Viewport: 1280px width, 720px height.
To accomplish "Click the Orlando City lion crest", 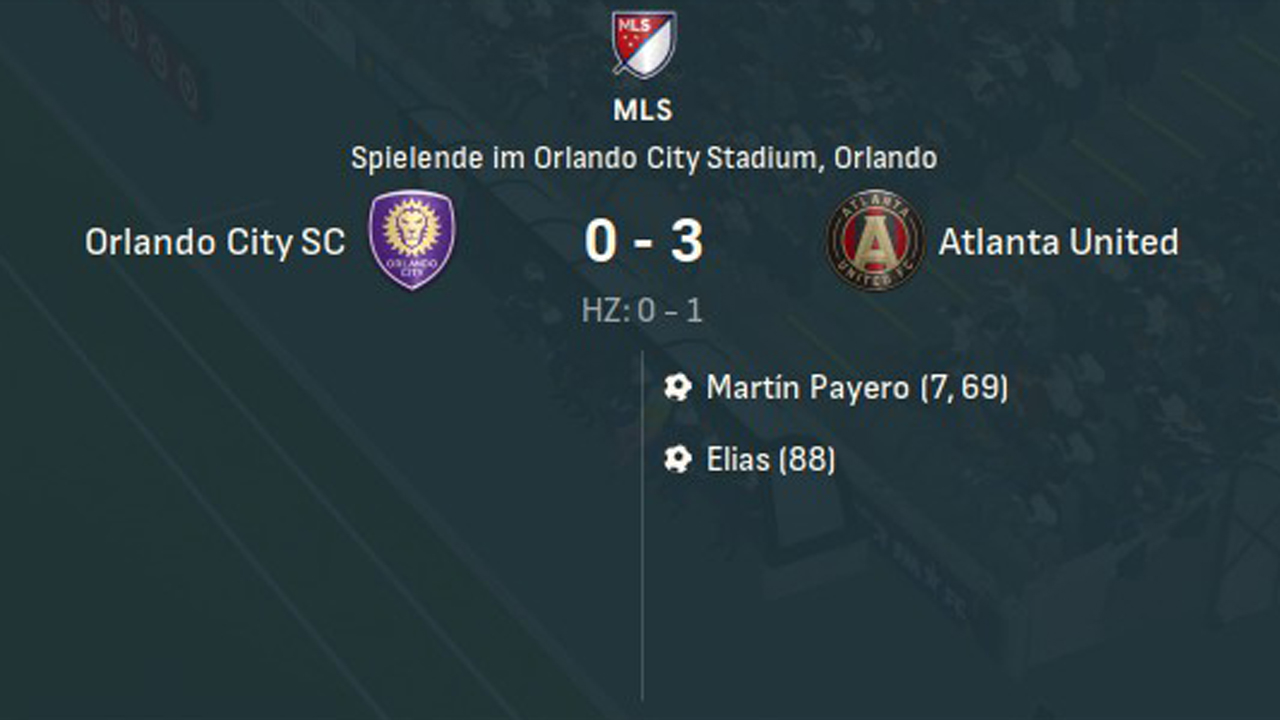I will click(x=412, y=240).
